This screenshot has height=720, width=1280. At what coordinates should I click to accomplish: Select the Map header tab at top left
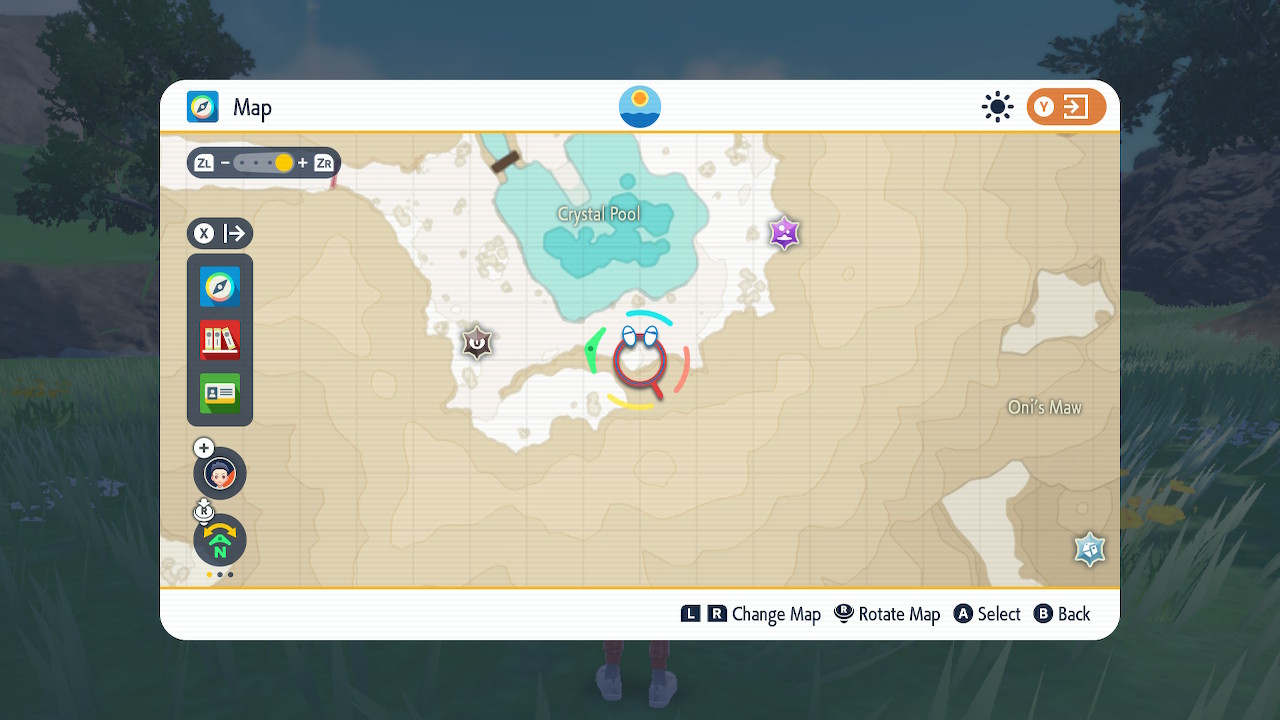pyautogui.click(x=230, y=107)
